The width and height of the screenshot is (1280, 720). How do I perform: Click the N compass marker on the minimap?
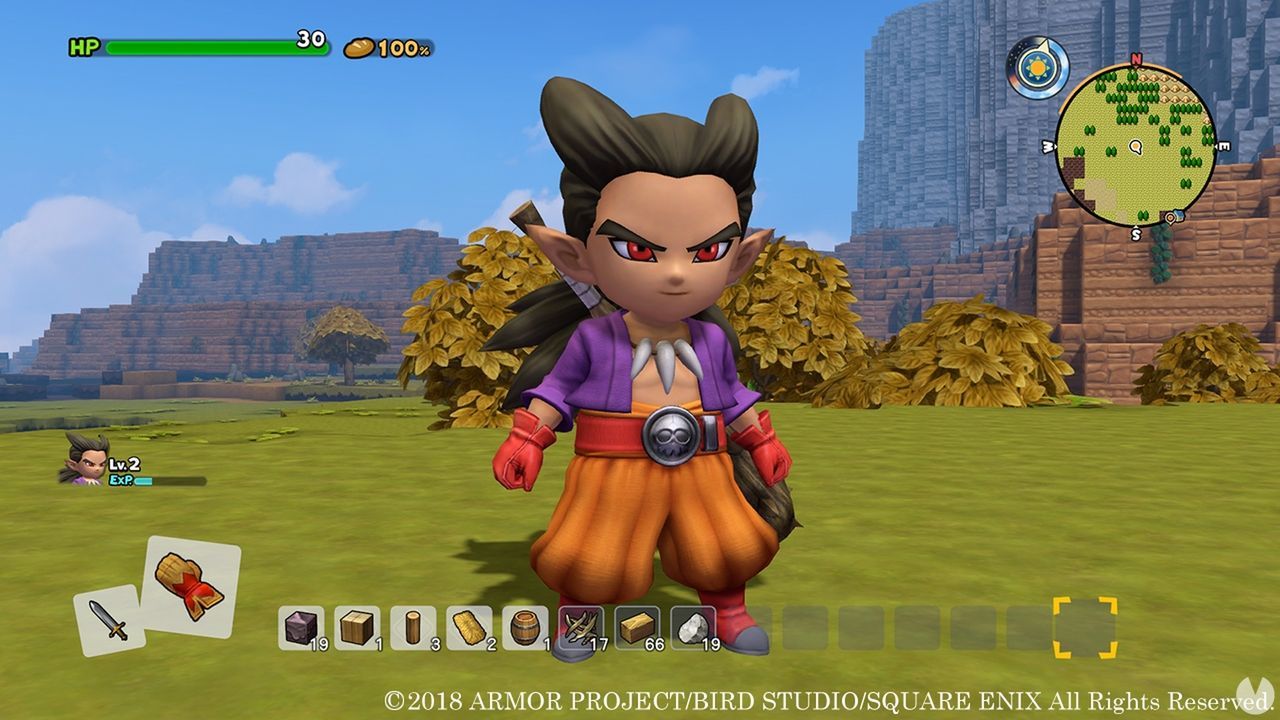pyautogui.click(x=1135, y=60)
